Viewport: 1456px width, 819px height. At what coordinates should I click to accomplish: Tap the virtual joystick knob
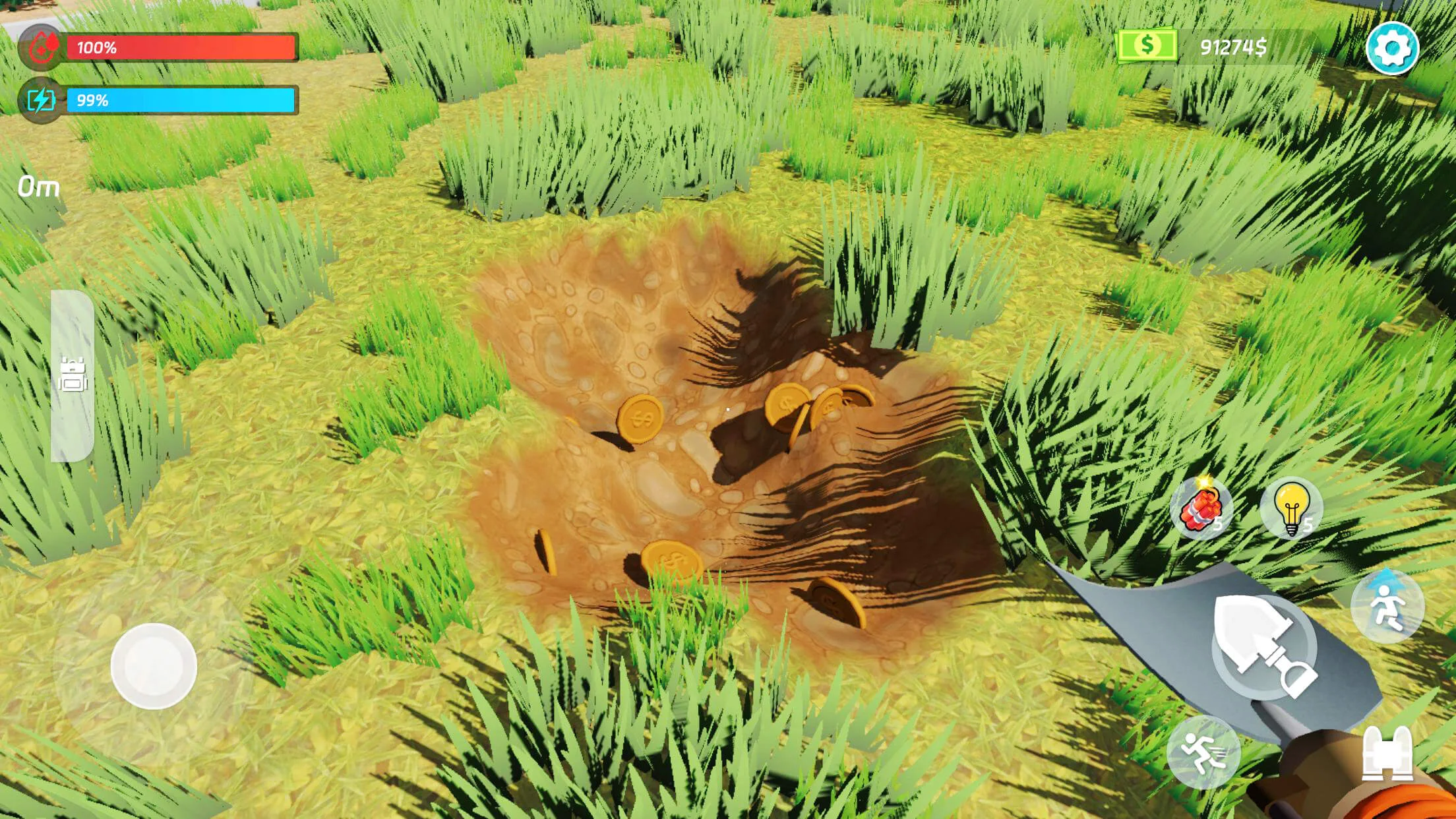tap(154, 666)
